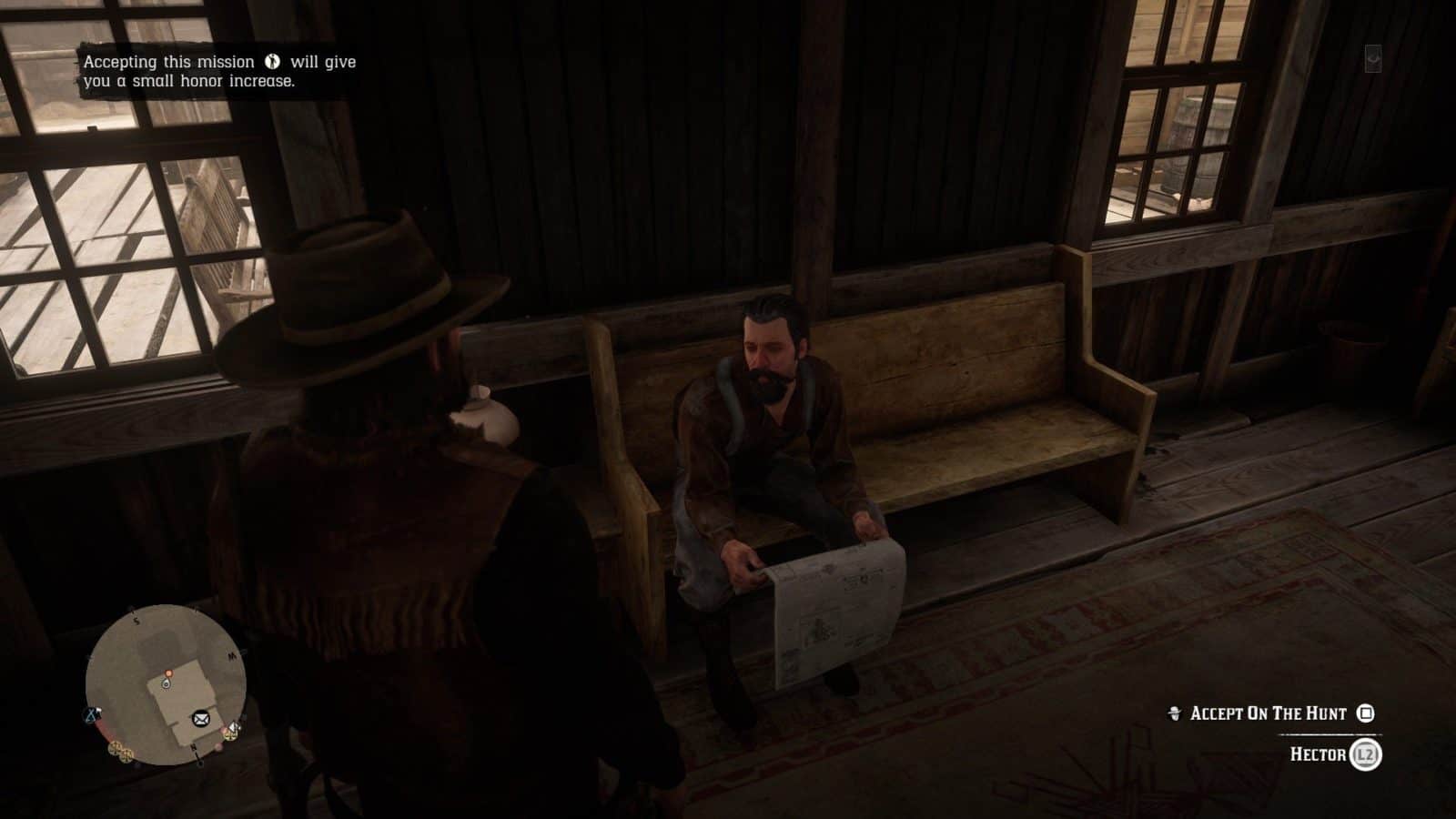Toggle the orange waypoint dot on the minimap
Viewport: 1456px width, 819px height.
coord(169,673)
